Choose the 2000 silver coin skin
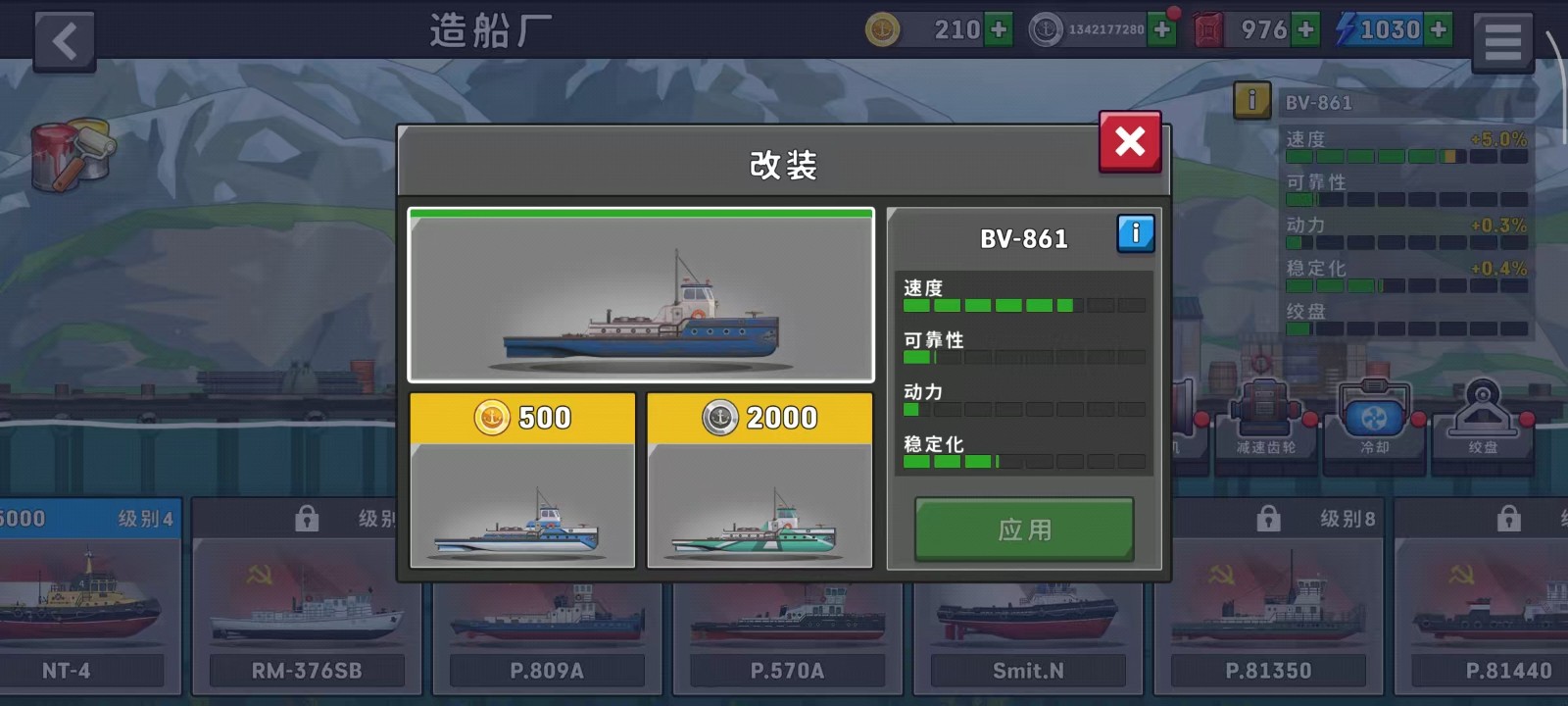This screenshot has height=706, width=1568. point(759,480)
